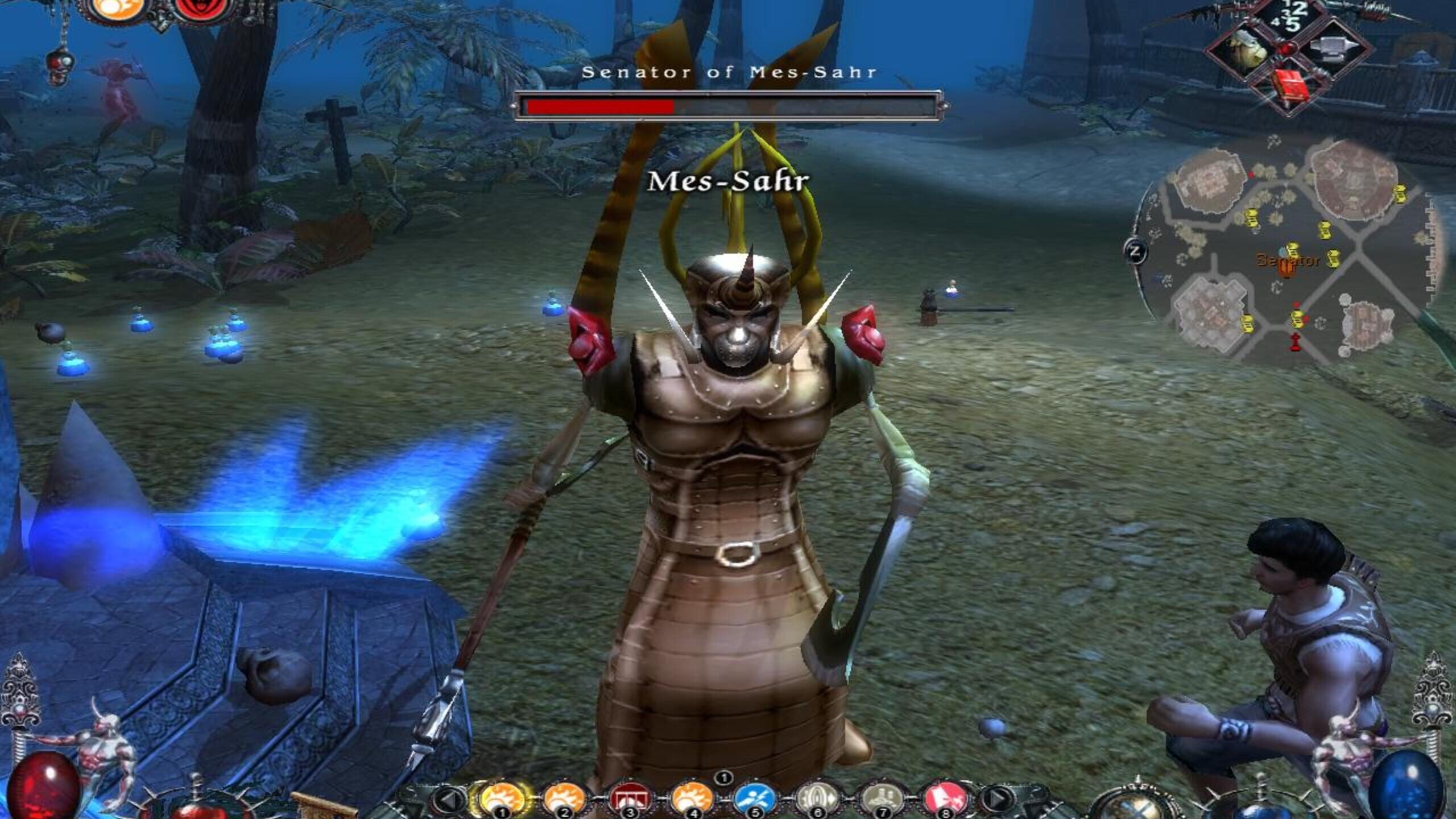Screen dimensions: 1456x819
Task: Use the dark red skill in slot 3
Action: click(628, 799)
